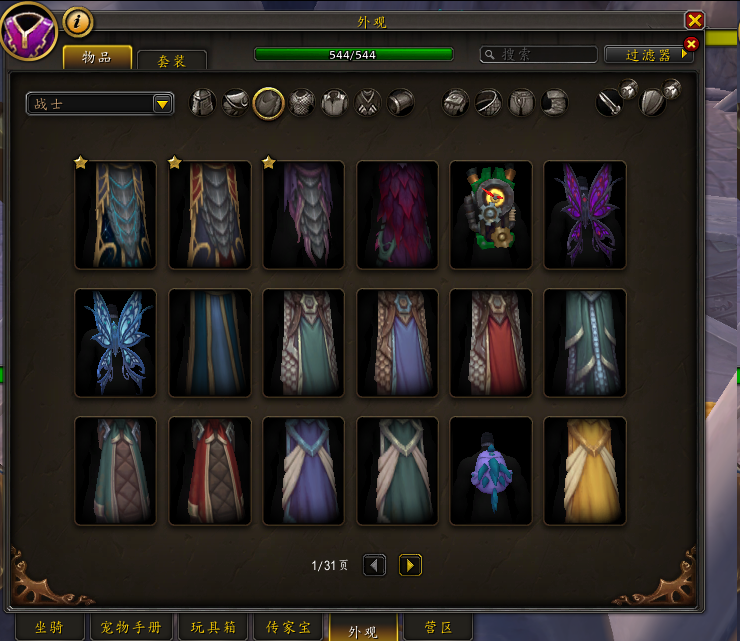Switch to the 套装 sets tab
The width and height of the screenshot is (740, 641).
coord(172,61)
